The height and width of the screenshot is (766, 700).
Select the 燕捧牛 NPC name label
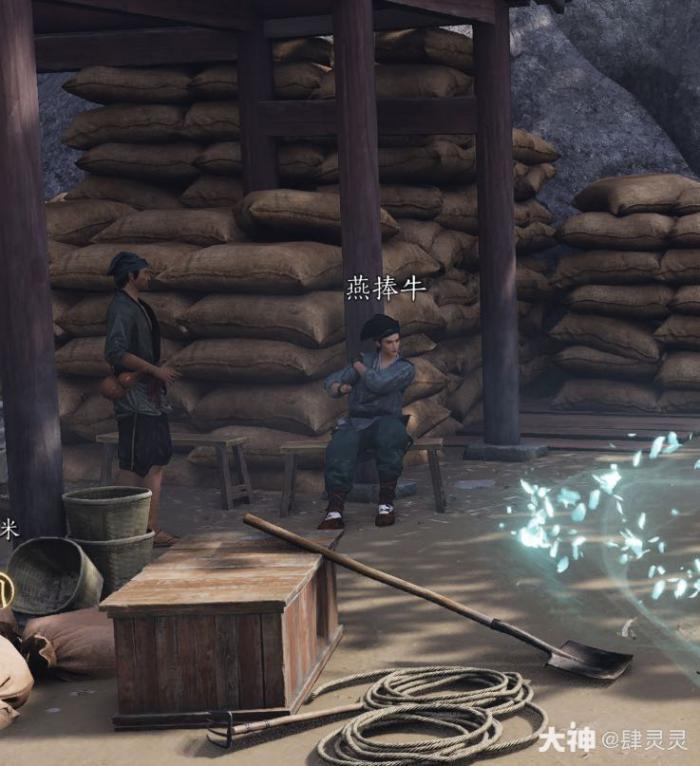tap(386, 289)
